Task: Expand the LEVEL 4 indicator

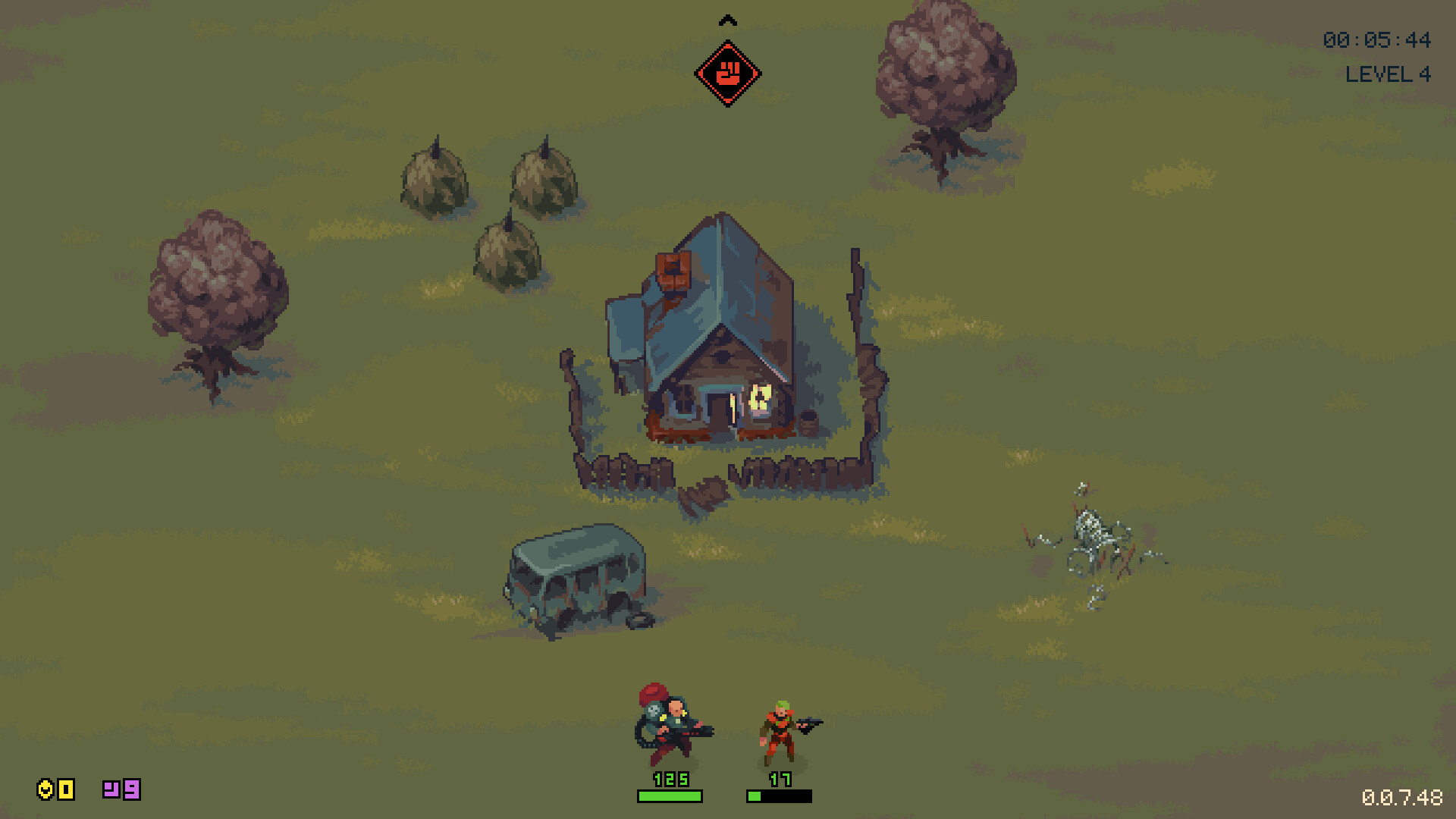Action: (x=1389, y=75)
